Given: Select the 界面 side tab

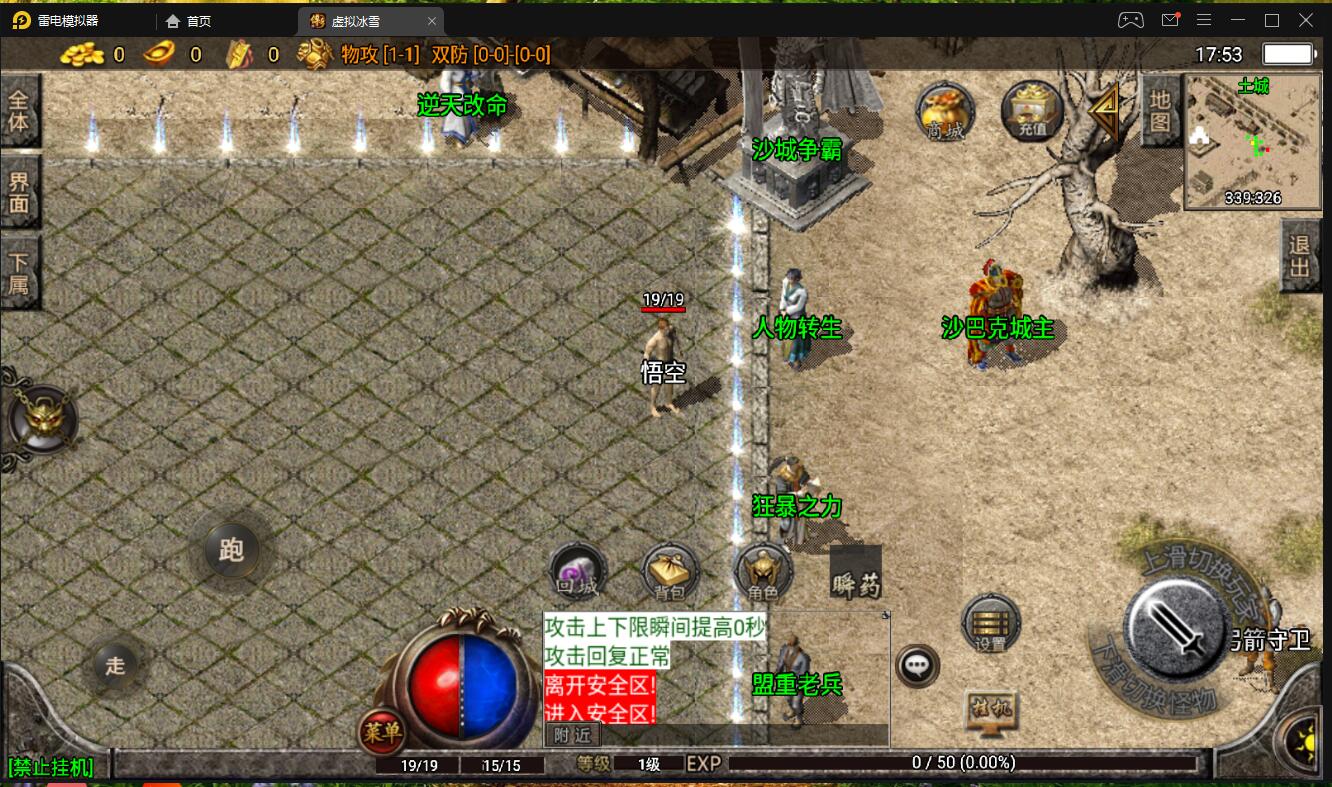Looking at the screenshot, I should tap(19, 194).
